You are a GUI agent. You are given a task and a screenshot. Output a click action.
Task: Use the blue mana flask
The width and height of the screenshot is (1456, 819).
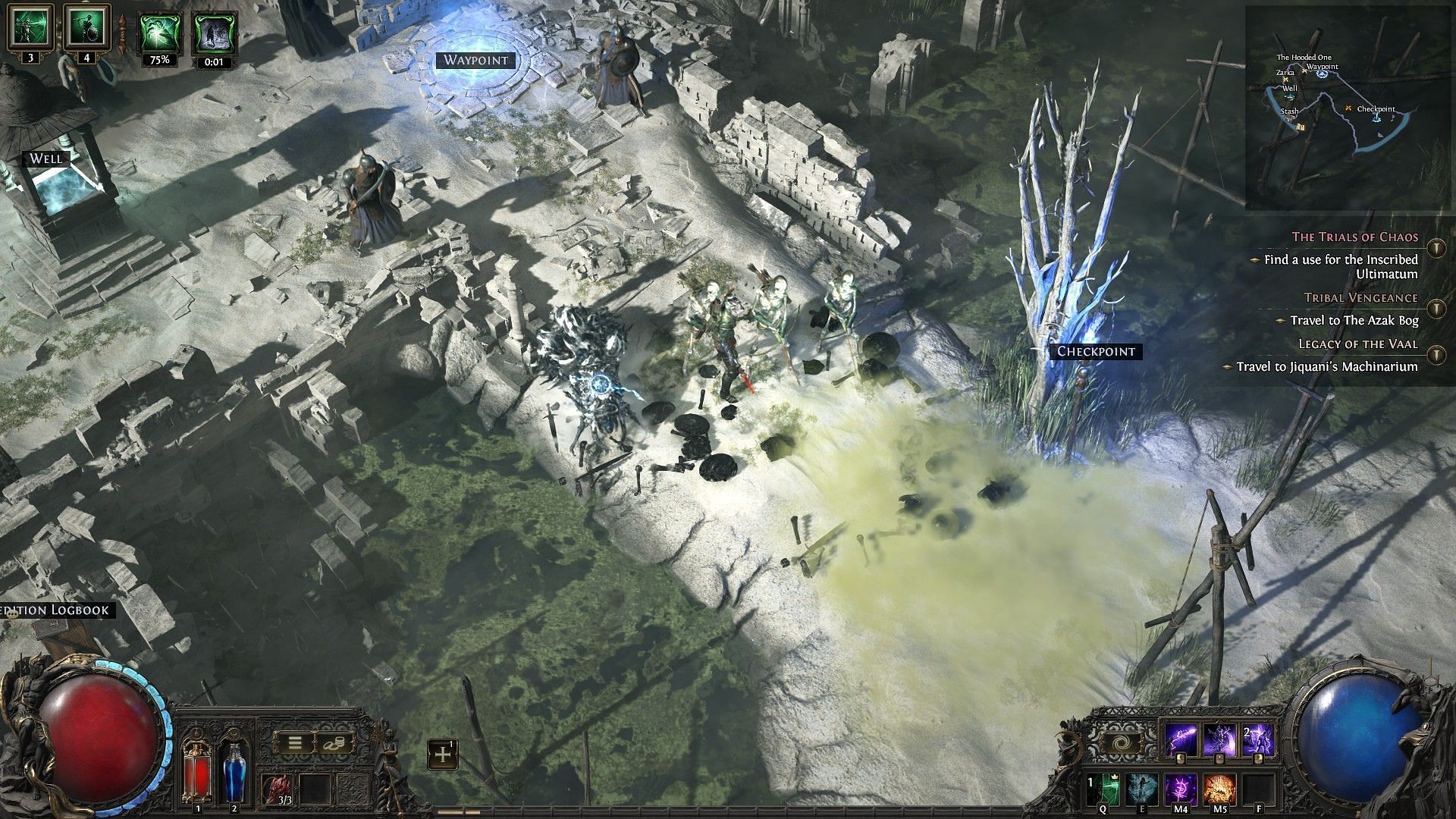coord(234,772)
